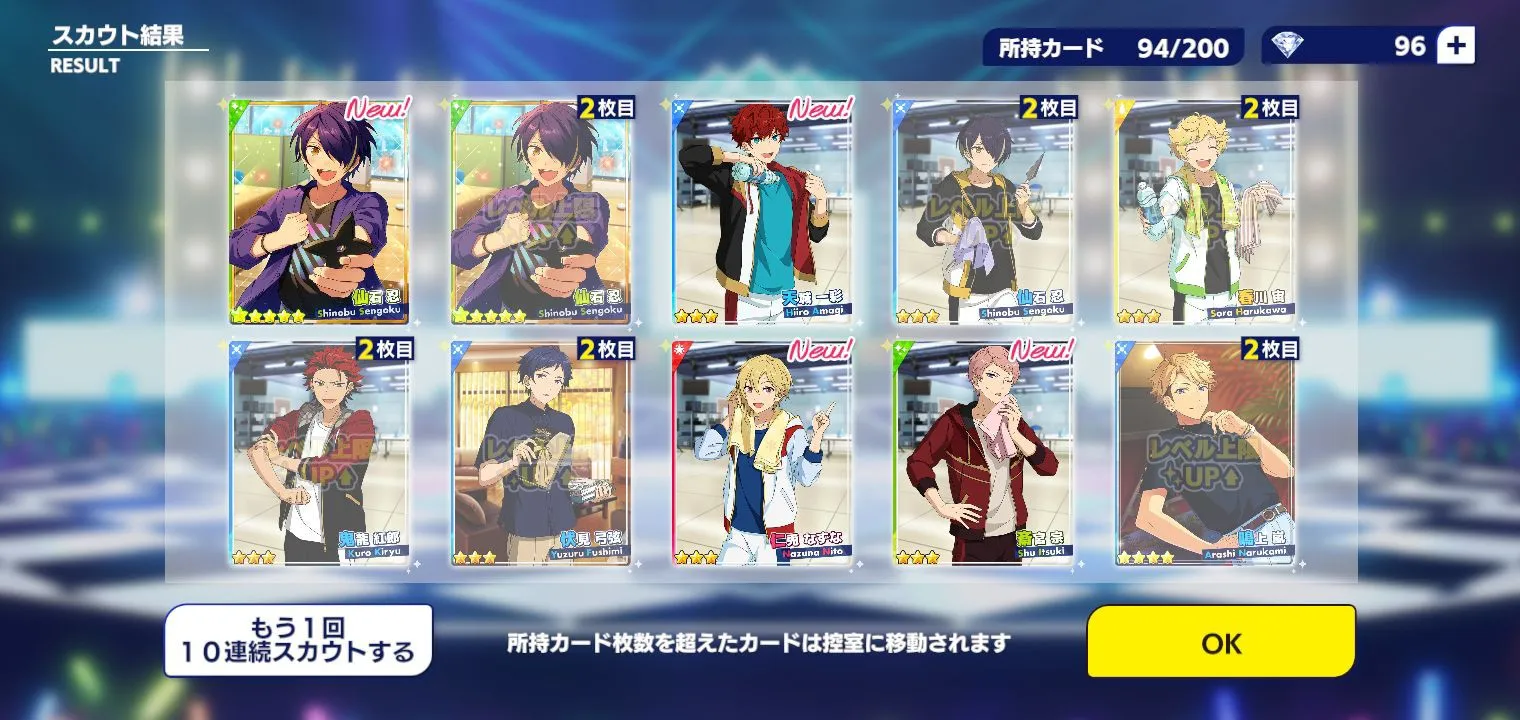Confirm results with the yellow OK button
Image resolution: width=1520 pixels, height=720 pixels.
tap(1221, 643)
